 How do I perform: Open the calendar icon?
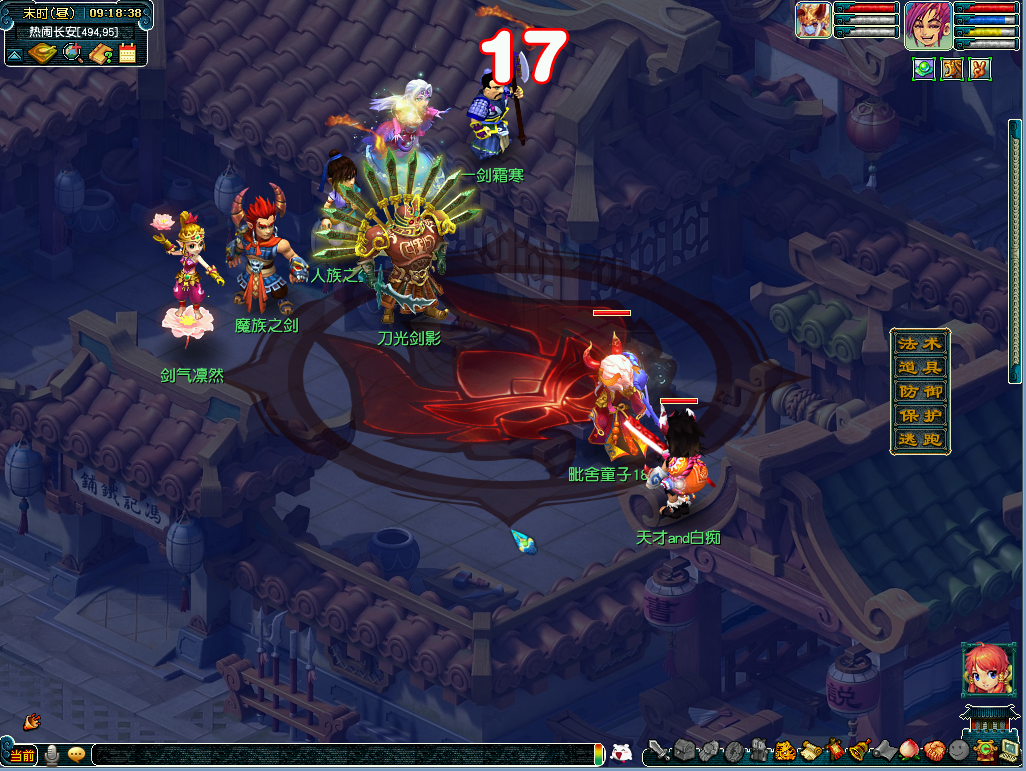(x=127, y=53)
